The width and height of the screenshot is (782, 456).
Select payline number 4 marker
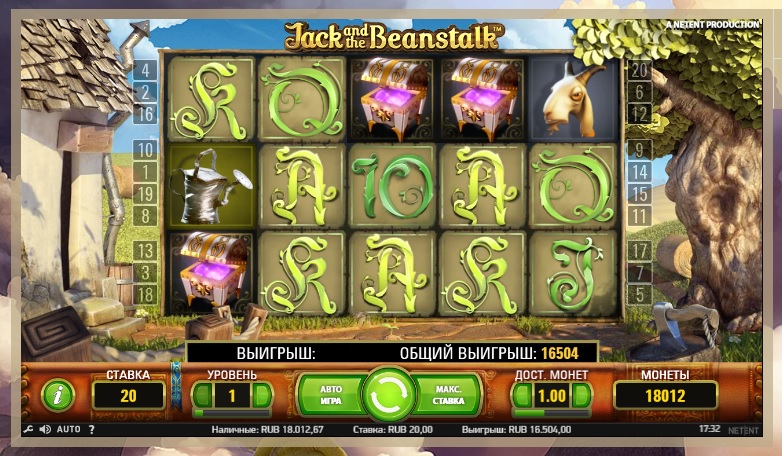pos(145,71)
